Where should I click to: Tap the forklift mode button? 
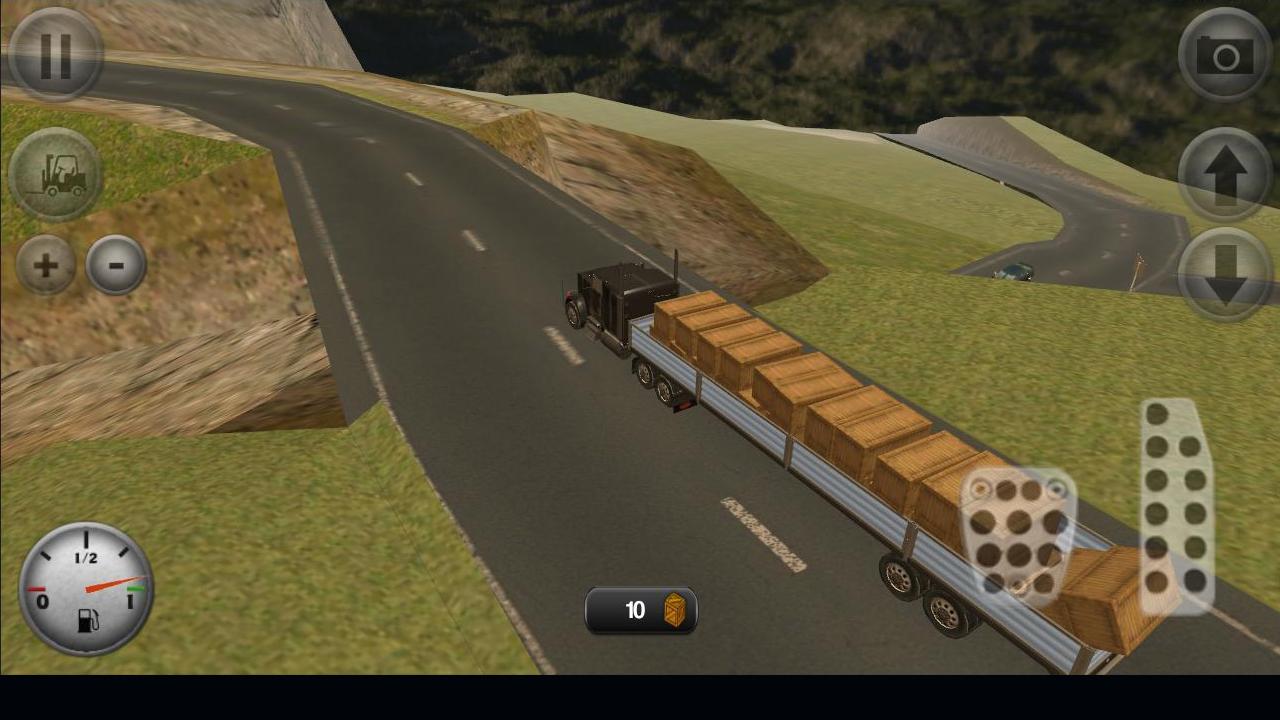pos(55,175)
